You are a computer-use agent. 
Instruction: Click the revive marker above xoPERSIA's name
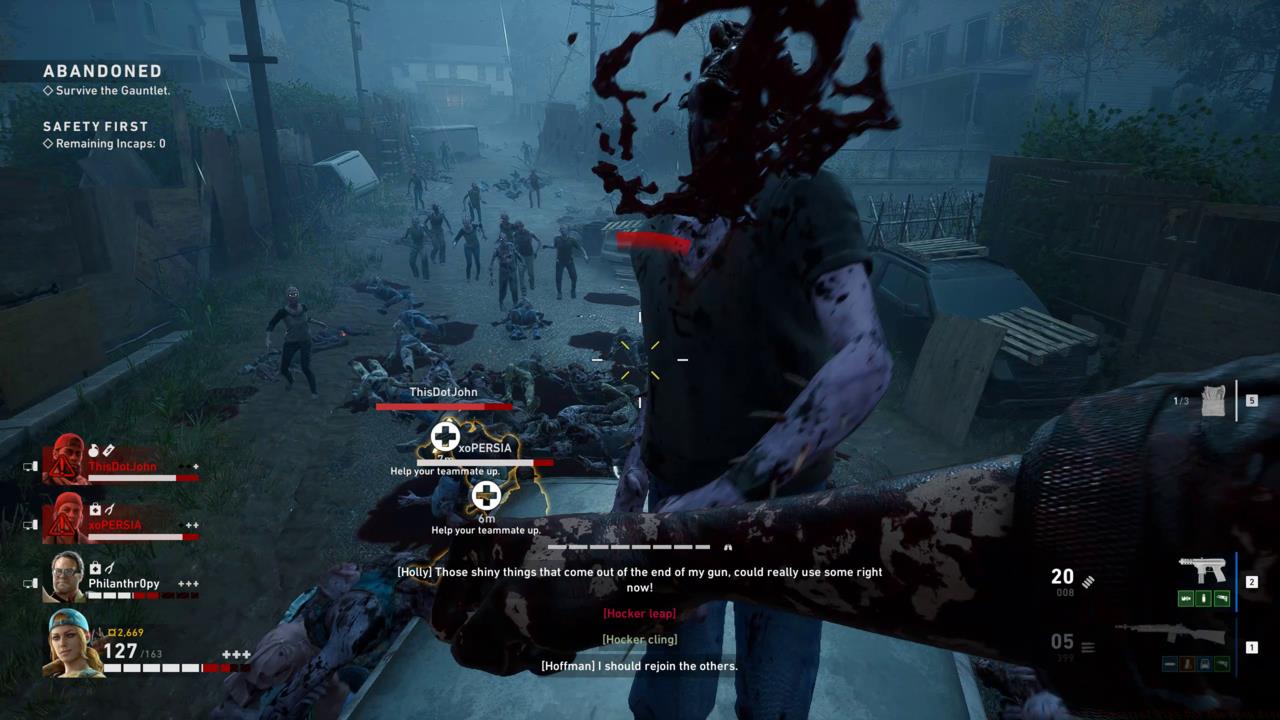pyautogui.click(x=445, y=437)
